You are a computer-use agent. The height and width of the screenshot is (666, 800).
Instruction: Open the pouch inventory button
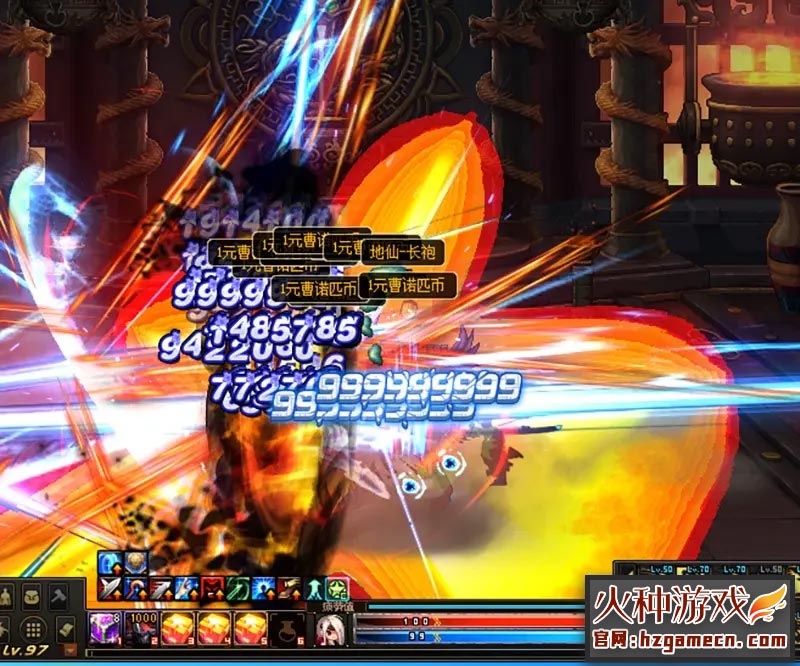point(32,596)
